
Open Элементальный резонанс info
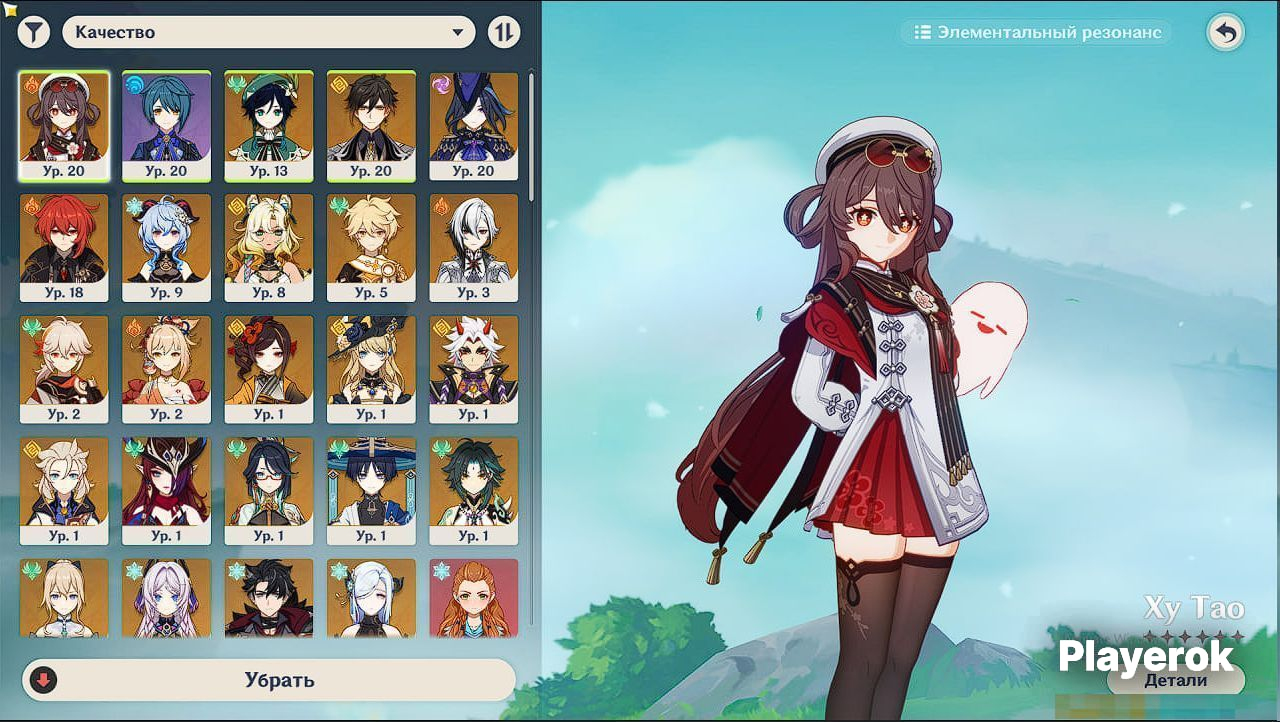(x=1037, y=32)
